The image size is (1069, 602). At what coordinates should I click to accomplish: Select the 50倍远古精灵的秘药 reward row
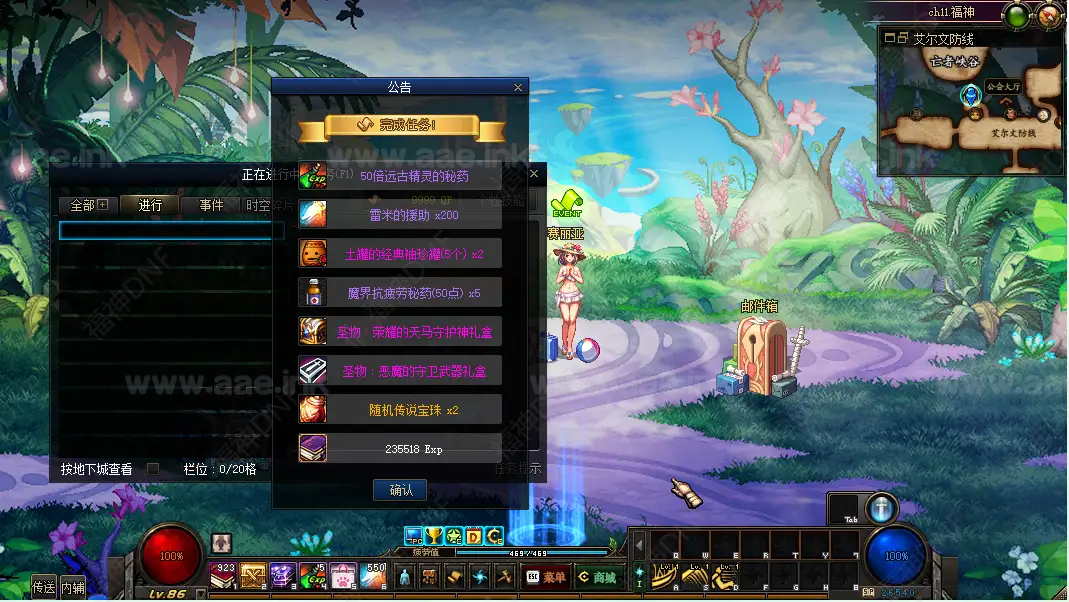point(400,176)
